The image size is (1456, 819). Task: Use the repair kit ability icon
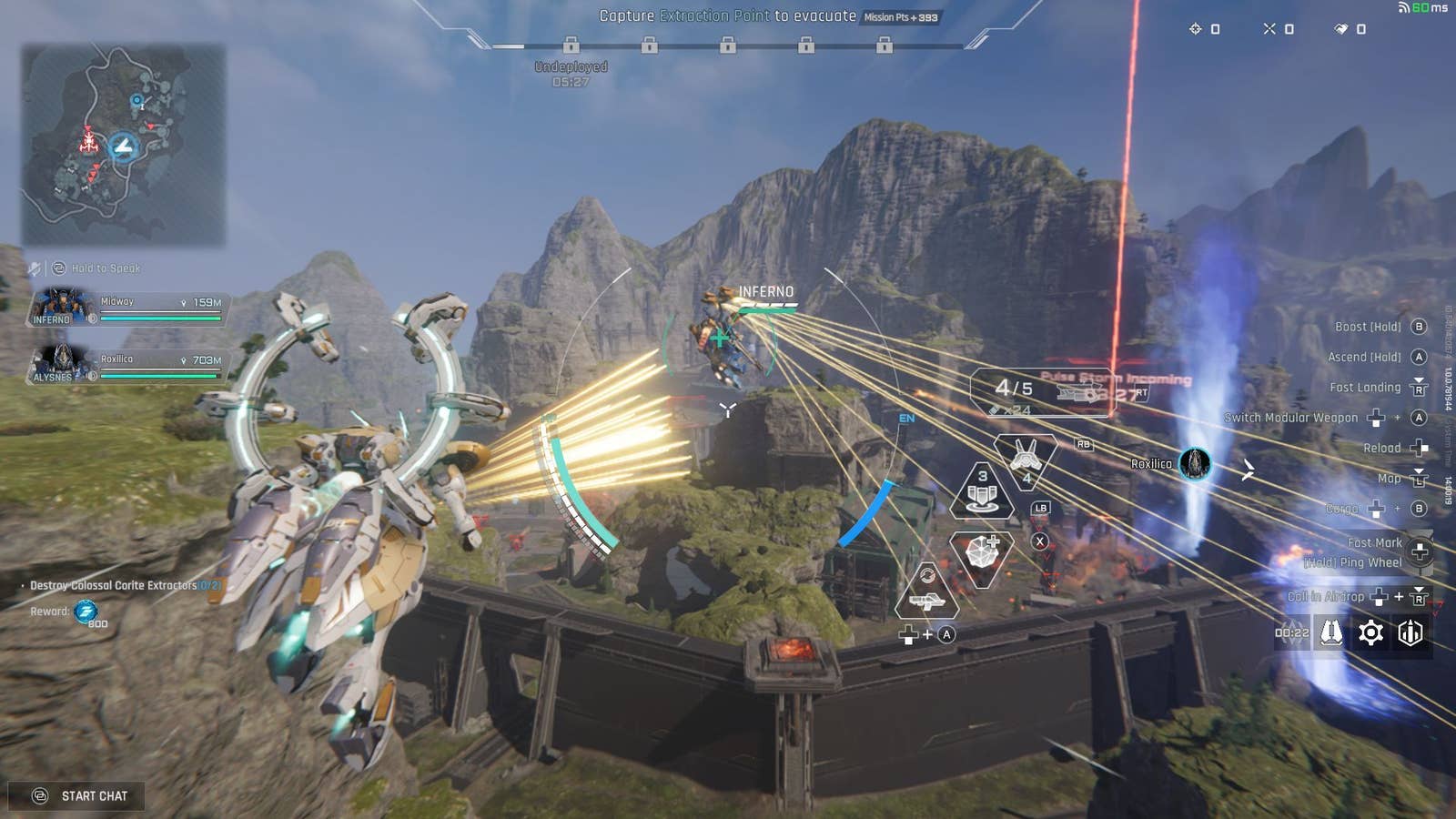point(982,552)
